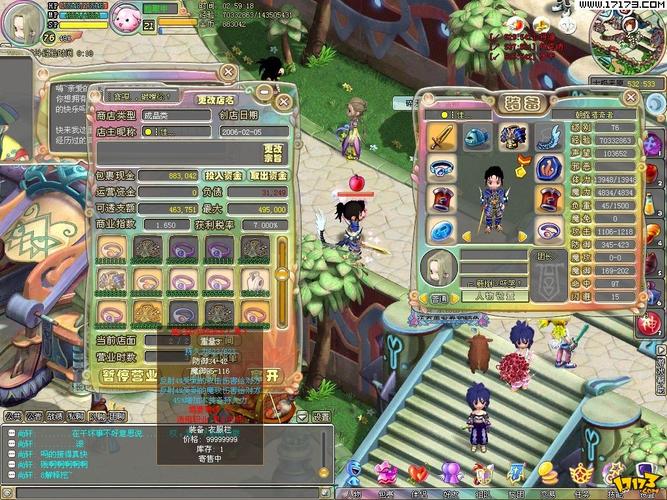
Task: Select the sword weapon equipment slot
Action: pos(443,137)
